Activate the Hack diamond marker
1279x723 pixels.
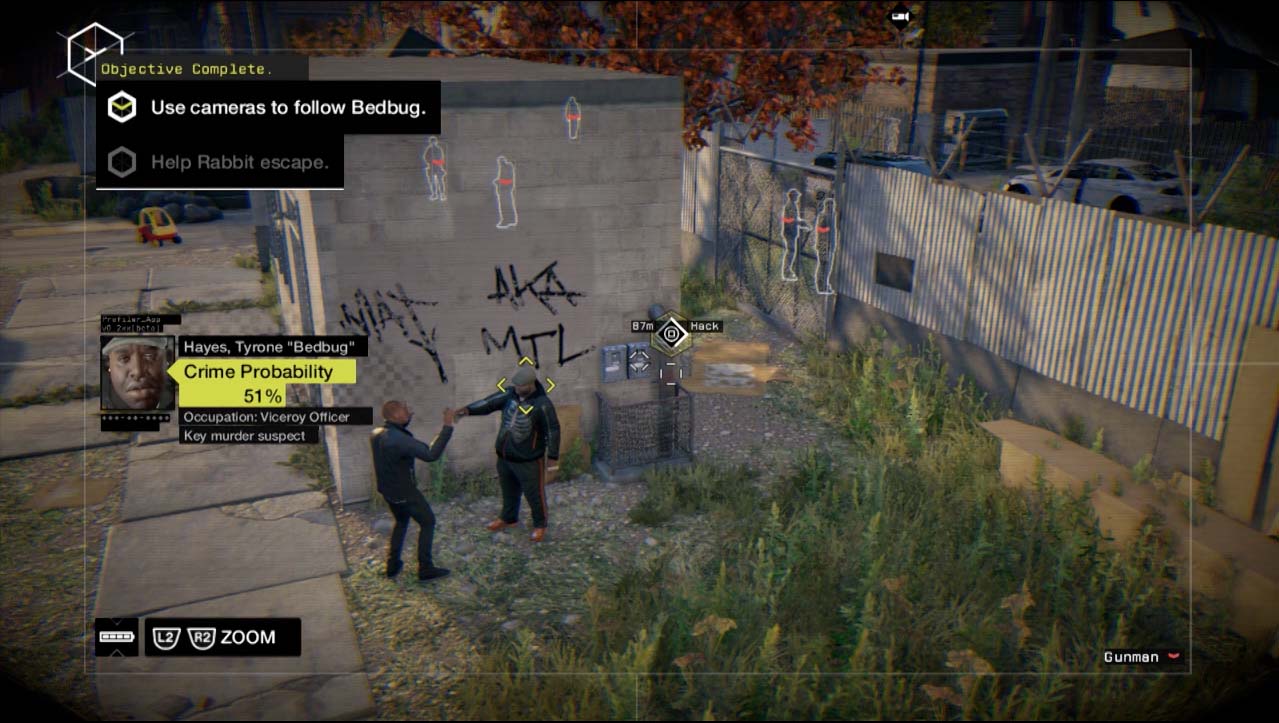[671, 333]
